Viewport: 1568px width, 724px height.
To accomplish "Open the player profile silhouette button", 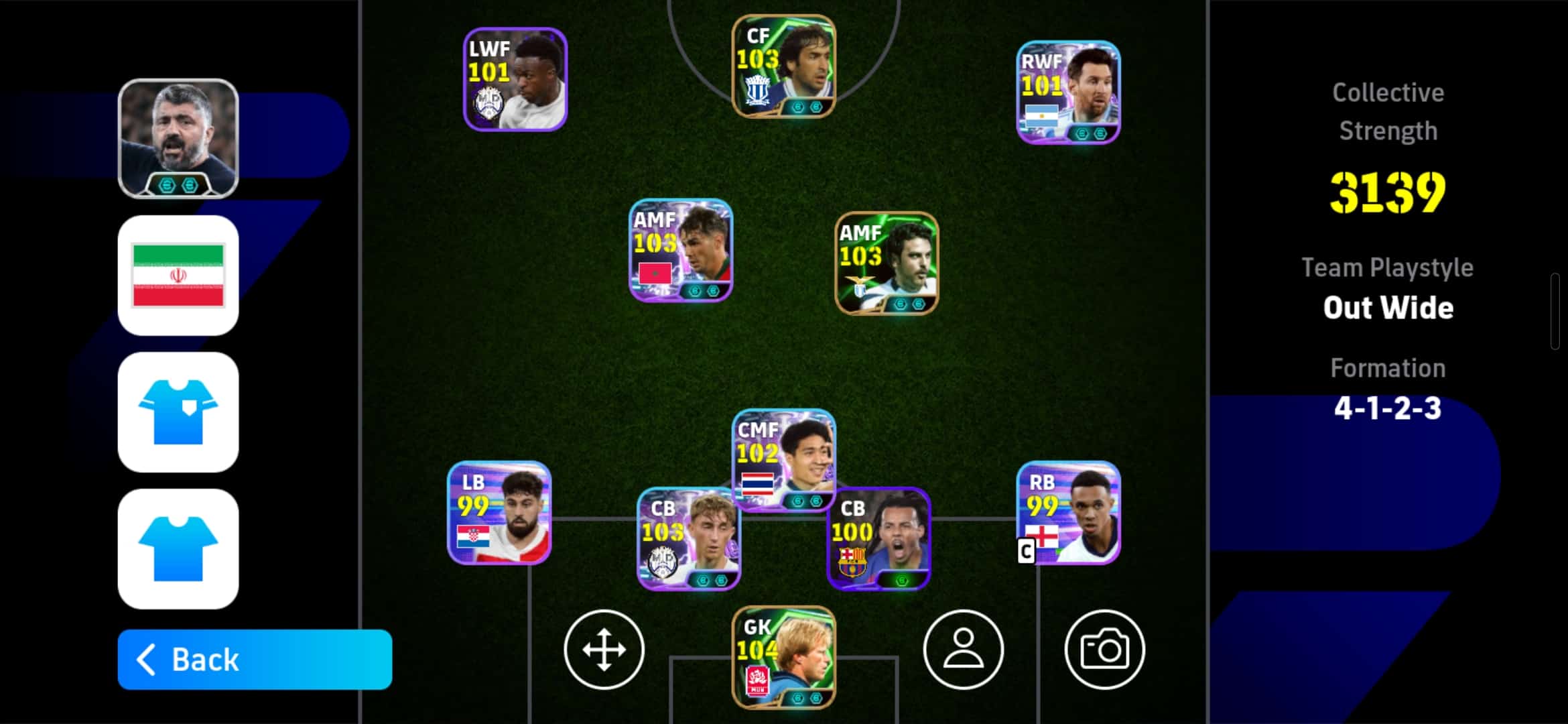I will tap(963, 650).
